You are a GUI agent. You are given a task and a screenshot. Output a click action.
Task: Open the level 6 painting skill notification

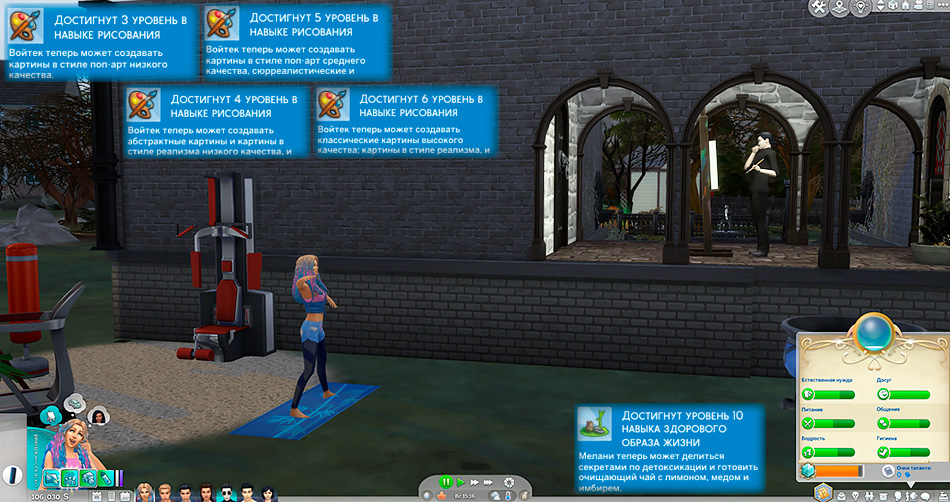tap(405, 120)
